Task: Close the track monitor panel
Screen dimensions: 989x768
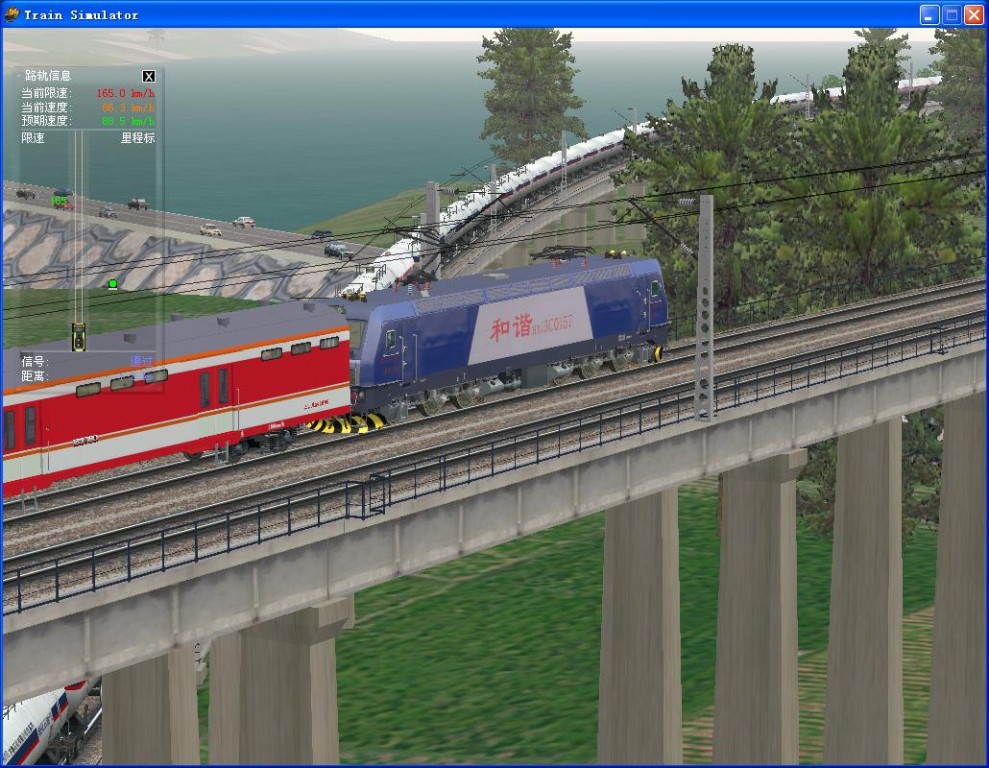Action: tap(149, 76)
